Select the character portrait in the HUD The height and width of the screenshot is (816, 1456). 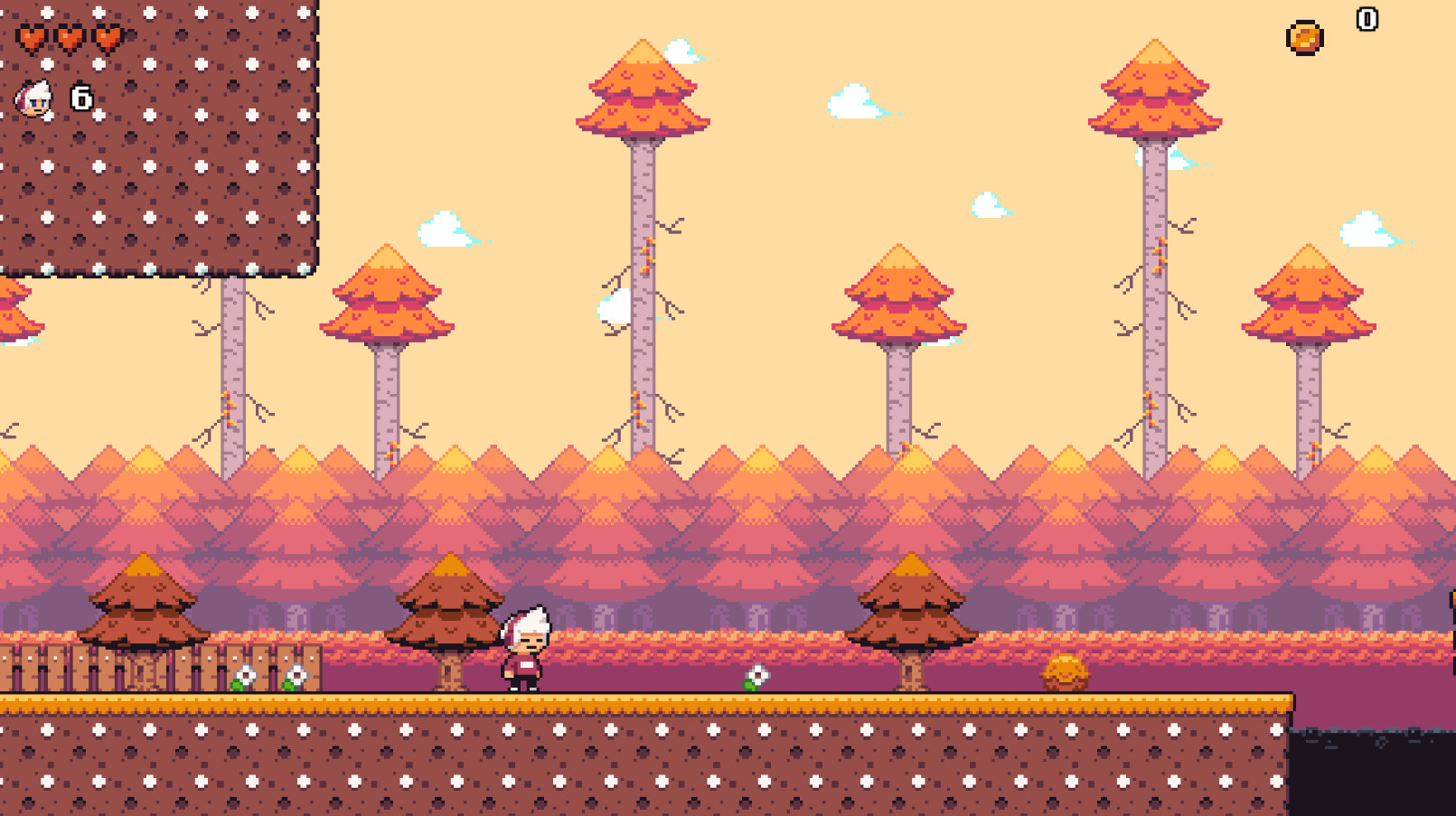tap(35, 98)
